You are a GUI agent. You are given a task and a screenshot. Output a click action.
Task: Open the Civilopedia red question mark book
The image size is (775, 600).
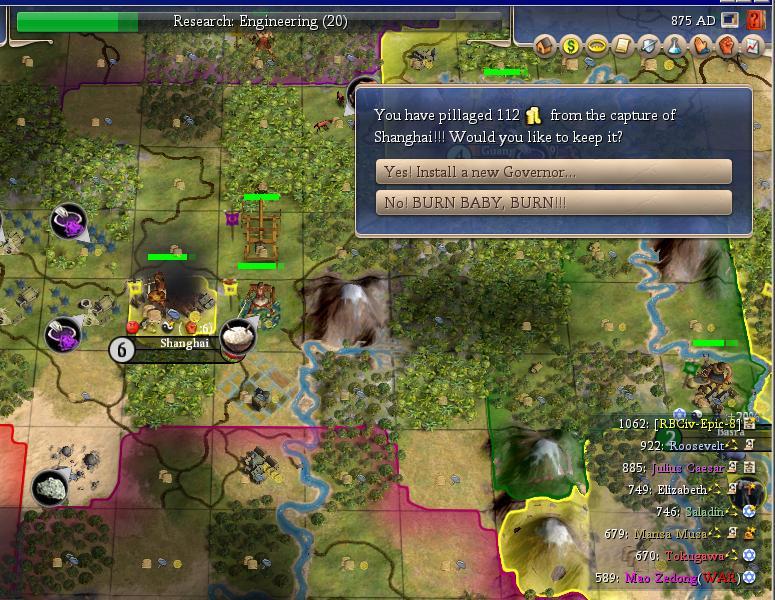756,19
